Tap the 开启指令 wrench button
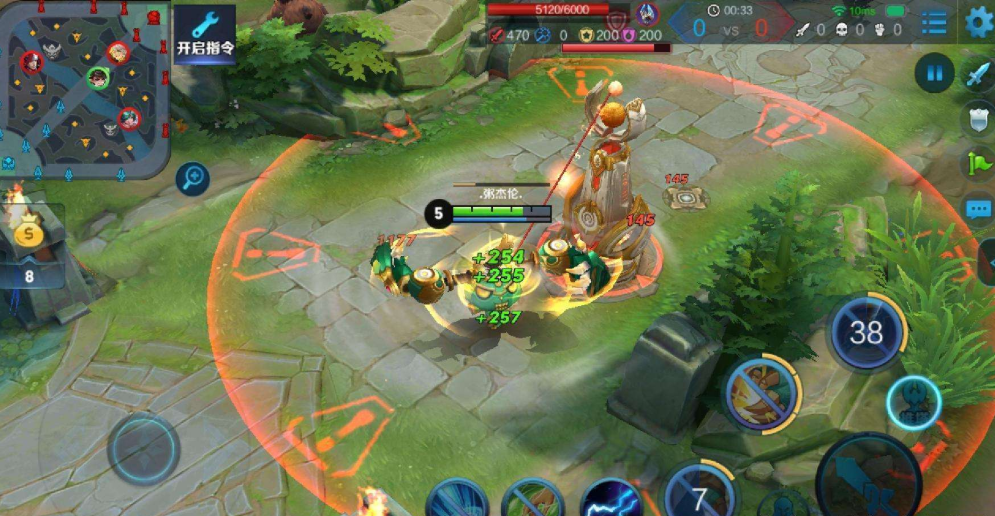 click(x=205, y=35)
